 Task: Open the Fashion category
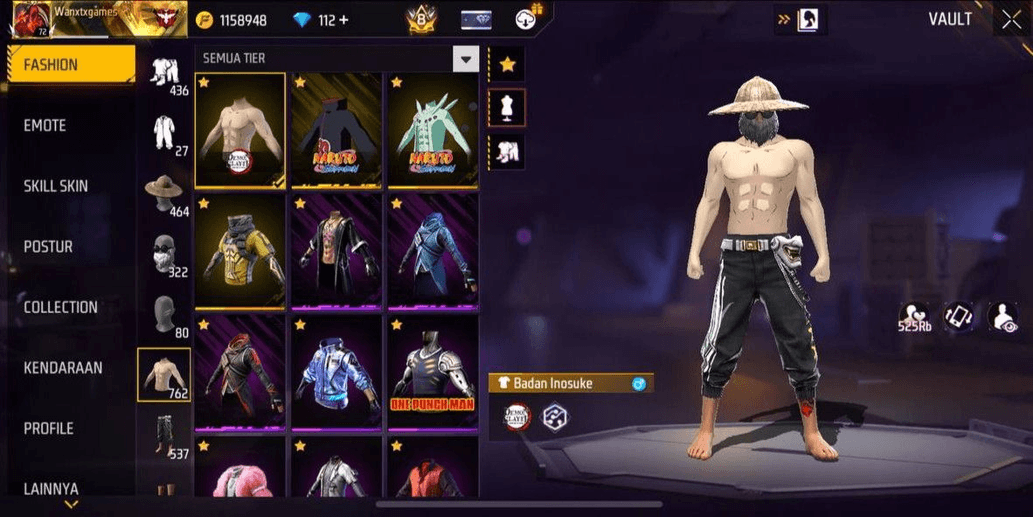click(70, 65)
